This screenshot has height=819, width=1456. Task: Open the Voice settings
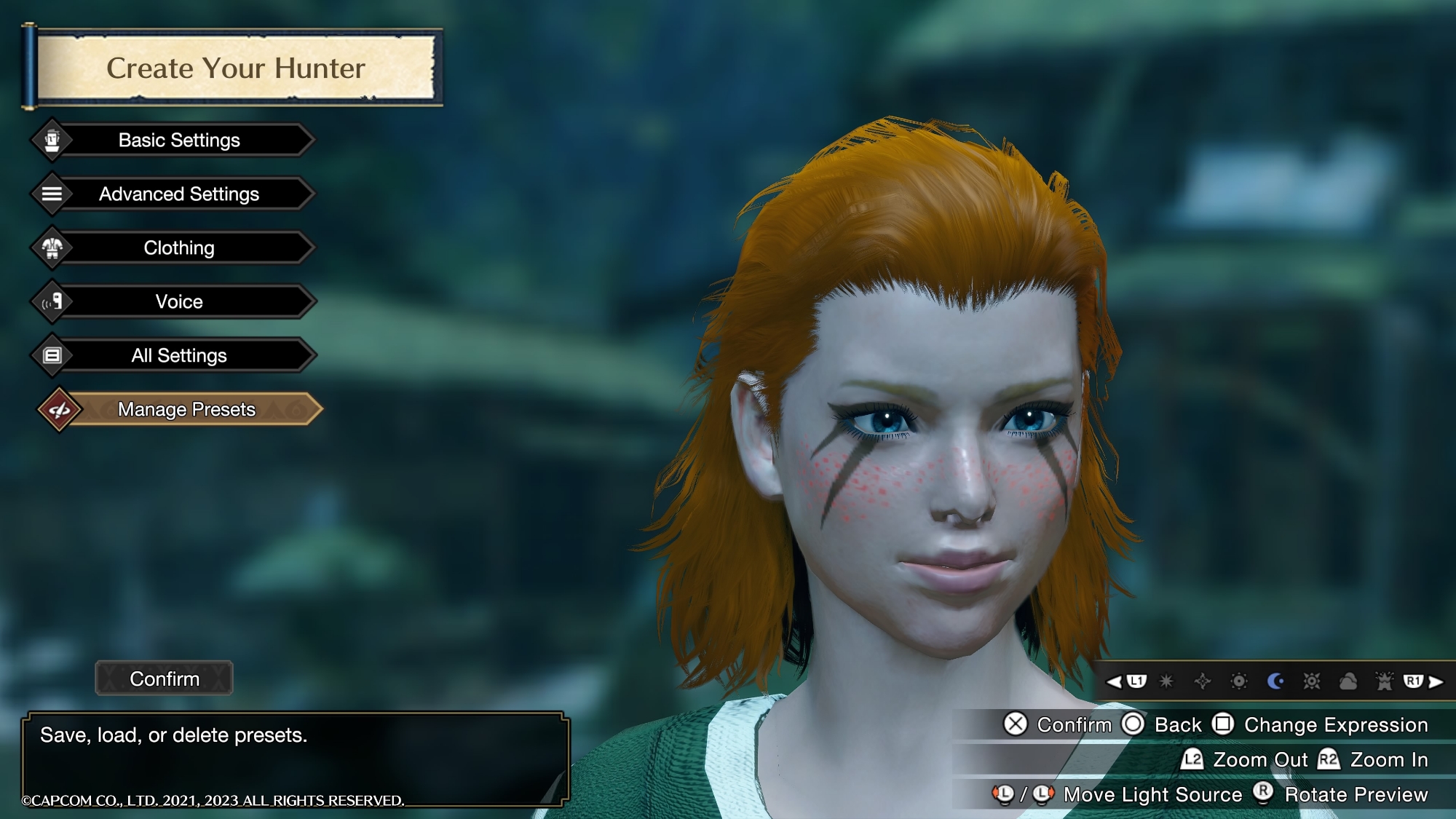coord(179,301)
